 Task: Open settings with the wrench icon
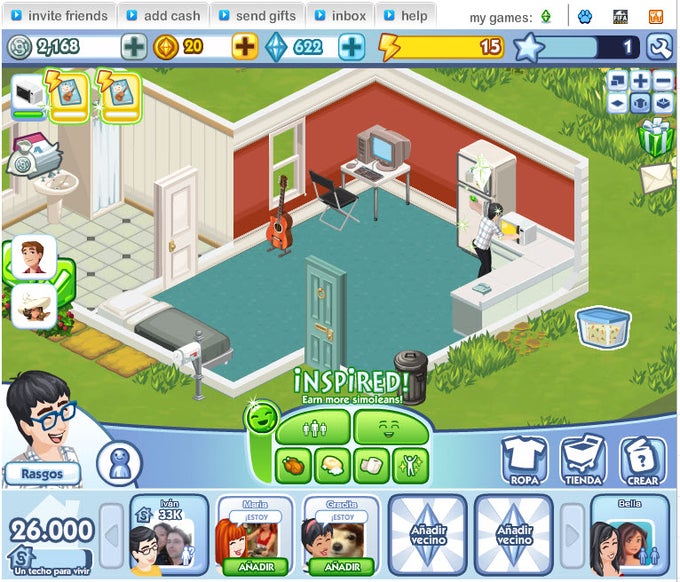659,47
